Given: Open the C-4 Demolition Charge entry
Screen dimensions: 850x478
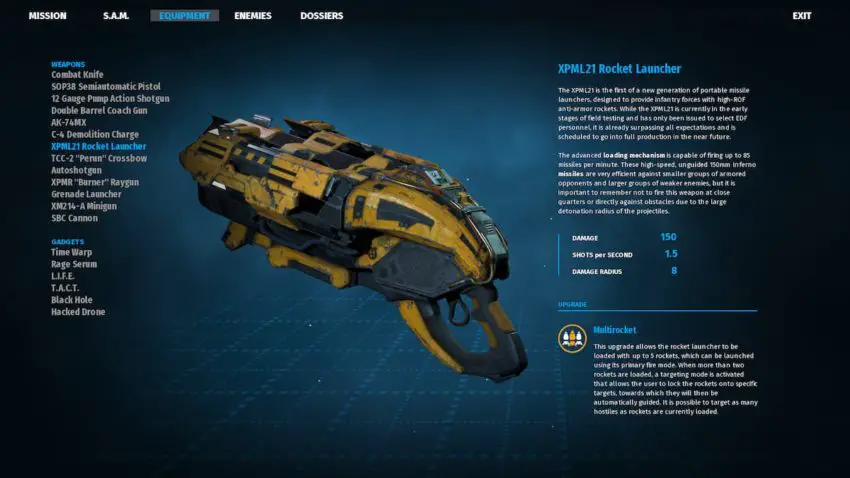Looking at the screenshot, I should click(95, 135).
